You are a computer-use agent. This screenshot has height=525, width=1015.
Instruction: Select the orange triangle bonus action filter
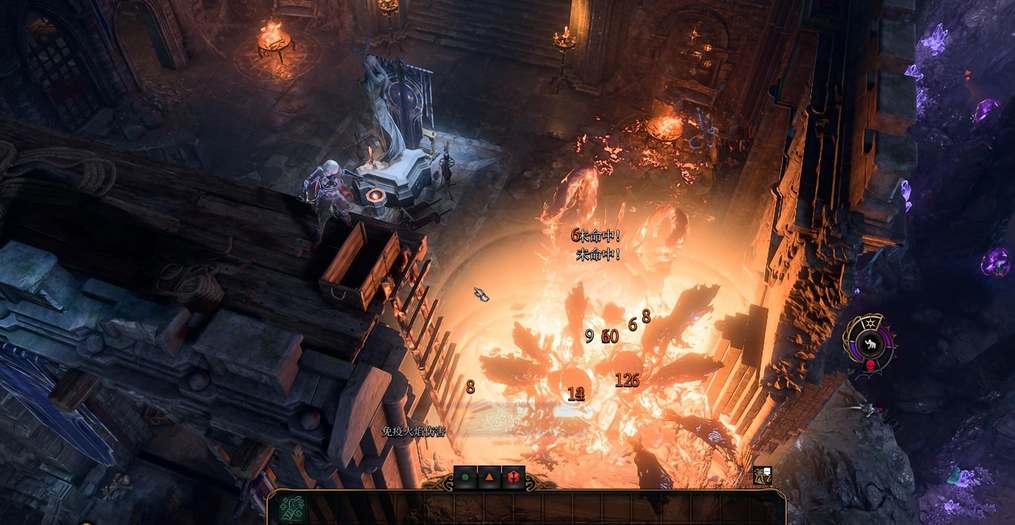click(490, 477)
